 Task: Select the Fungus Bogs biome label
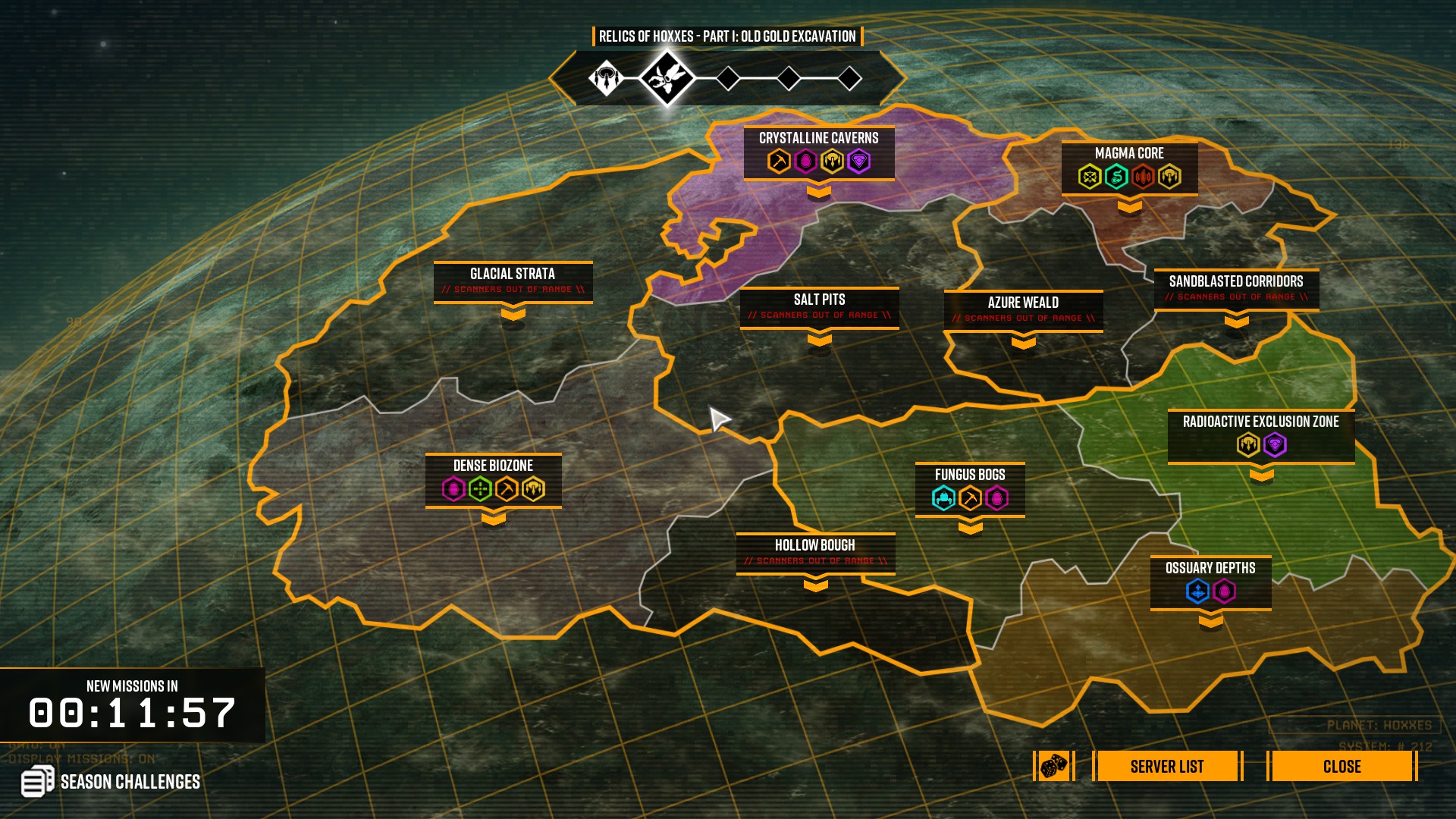[970, 475]
